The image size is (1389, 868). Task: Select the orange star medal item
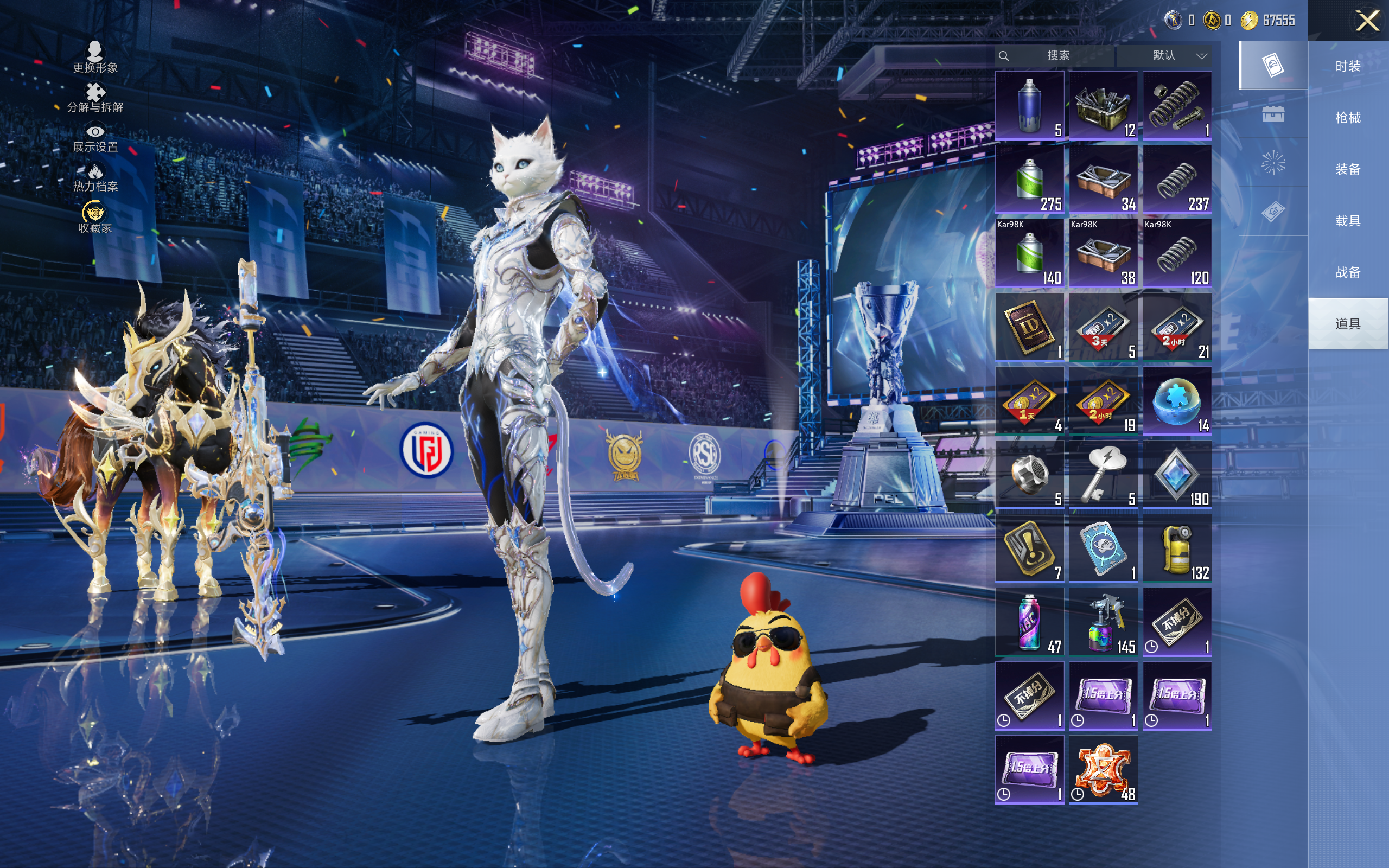click(x=1103, y=769)
